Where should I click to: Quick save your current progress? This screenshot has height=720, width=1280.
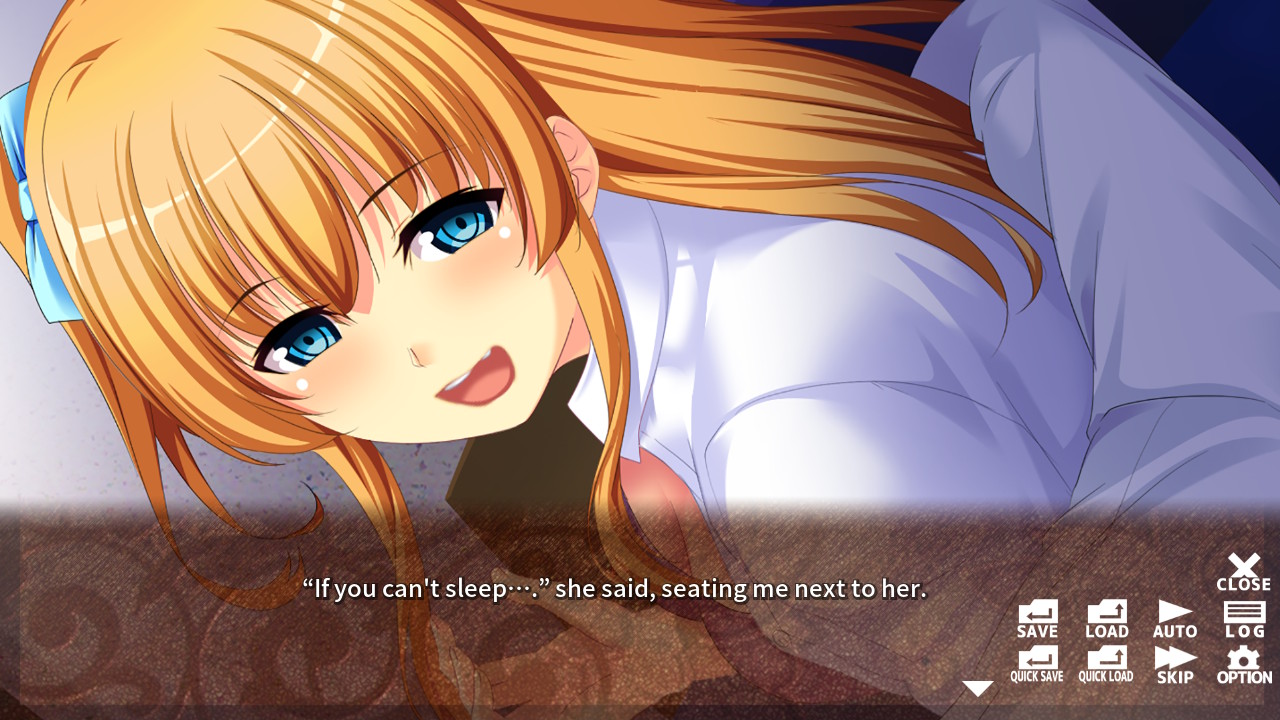[1038, 662]
